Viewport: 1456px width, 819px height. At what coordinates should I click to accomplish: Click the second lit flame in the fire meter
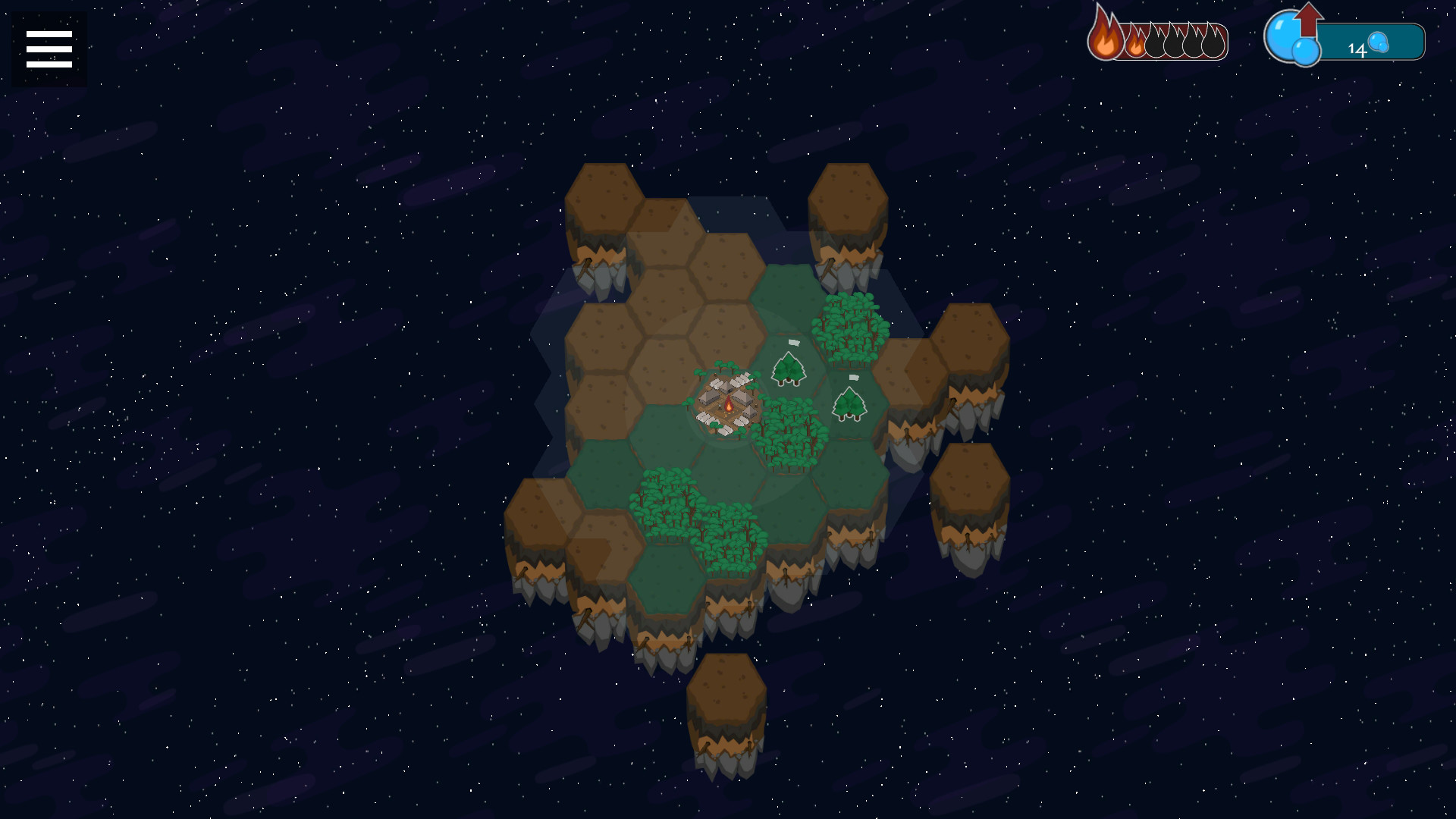(1136, 45)
